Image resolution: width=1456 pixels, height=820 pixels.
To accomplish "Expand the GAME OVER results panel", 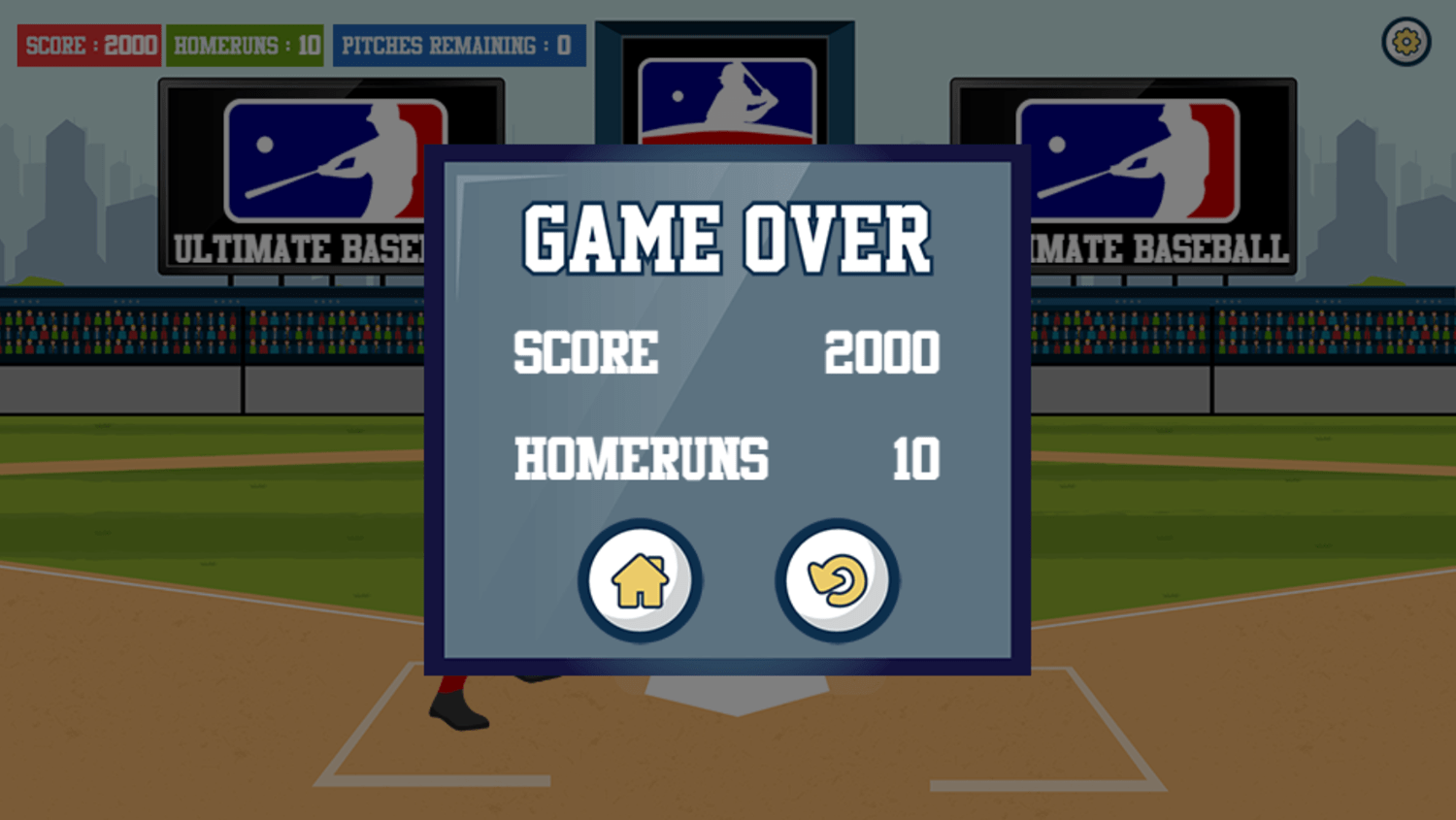I will [x=725, y=408].
